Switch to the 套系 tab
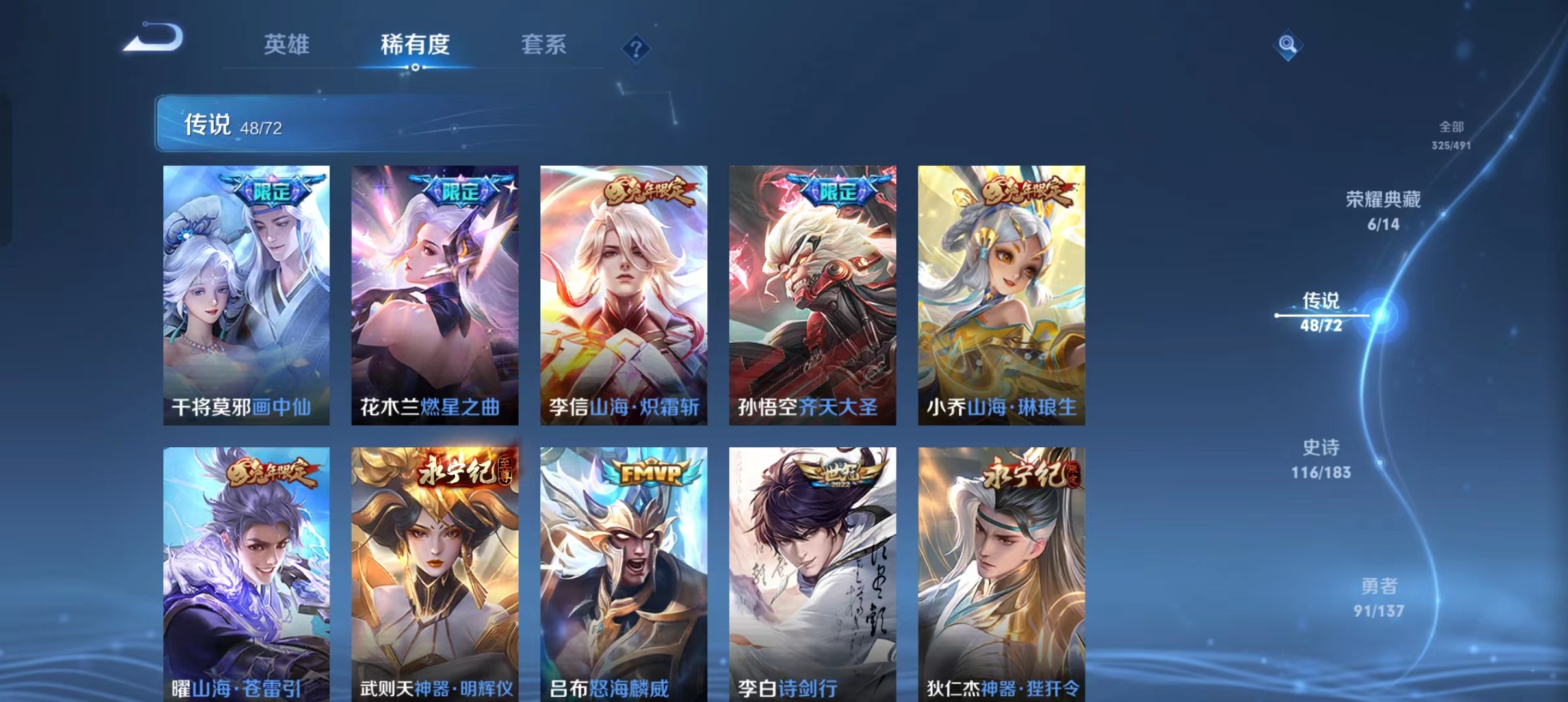Image resolution: width=1568 pixels, height=702 pixels. pyautogui.click(x=545, y=44)
